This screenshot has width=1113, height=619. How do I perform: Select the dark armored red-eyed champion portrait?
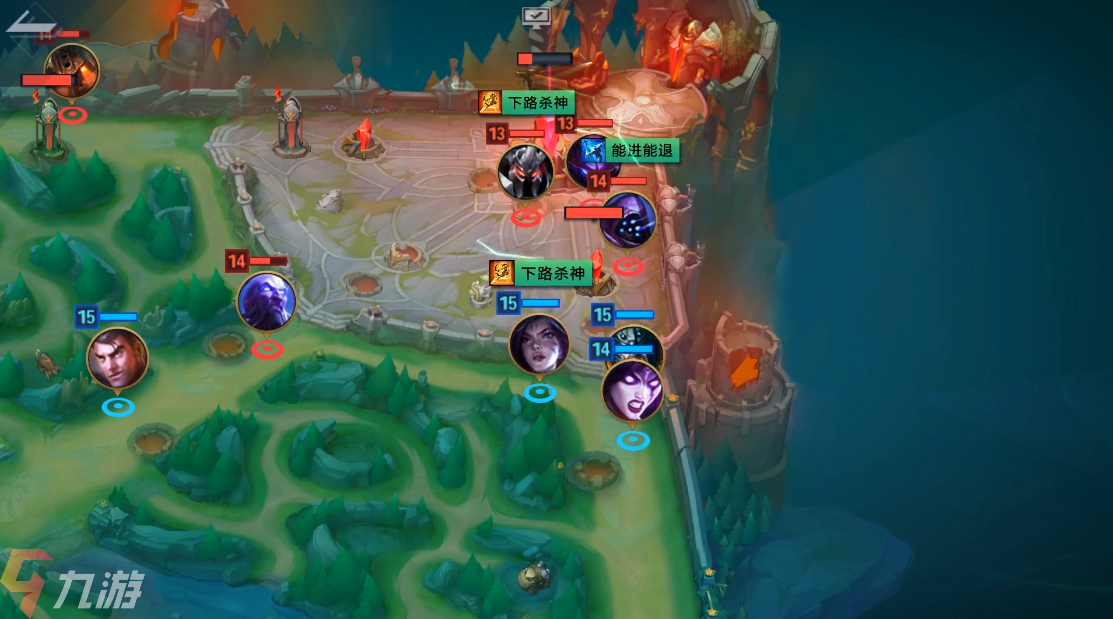525,171
